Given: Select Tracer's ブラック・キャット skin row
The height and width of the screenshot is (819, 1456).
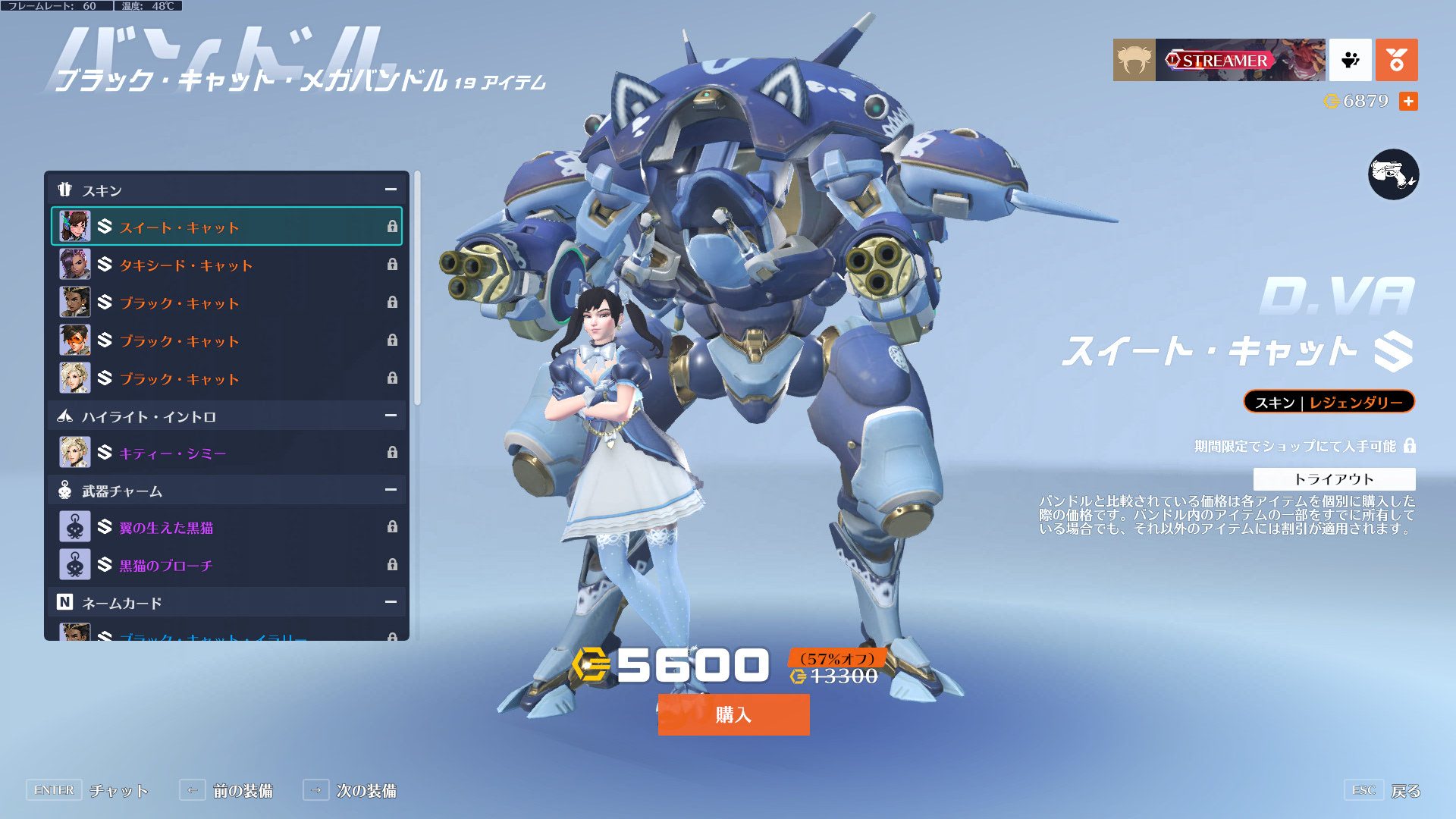Looking at the screenshot, I should (x=226, y=340).
